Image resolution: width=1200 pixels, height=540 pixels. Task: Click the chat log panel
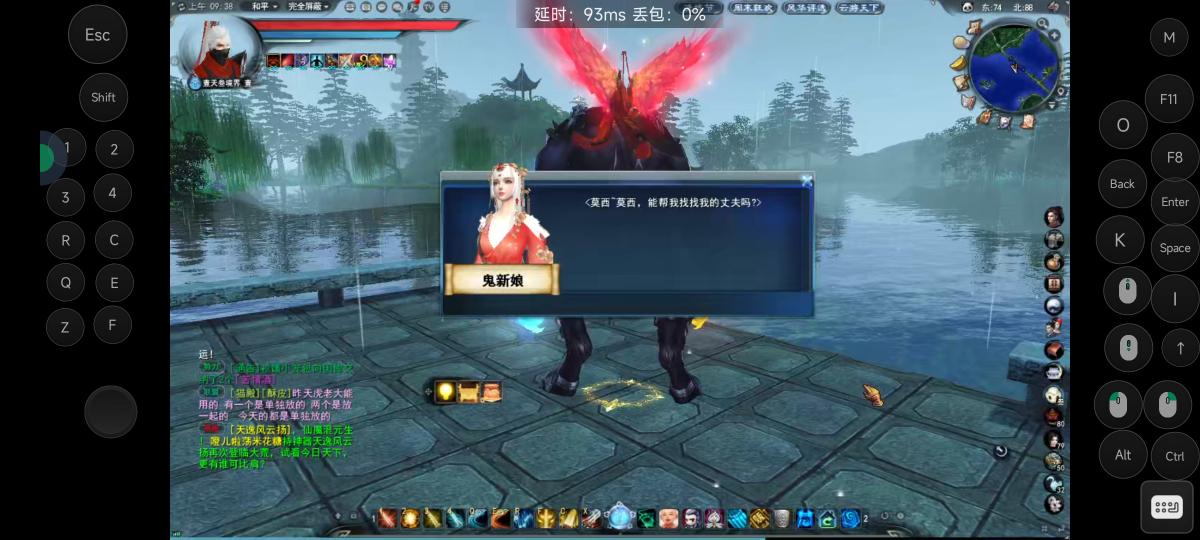point(275,410)
